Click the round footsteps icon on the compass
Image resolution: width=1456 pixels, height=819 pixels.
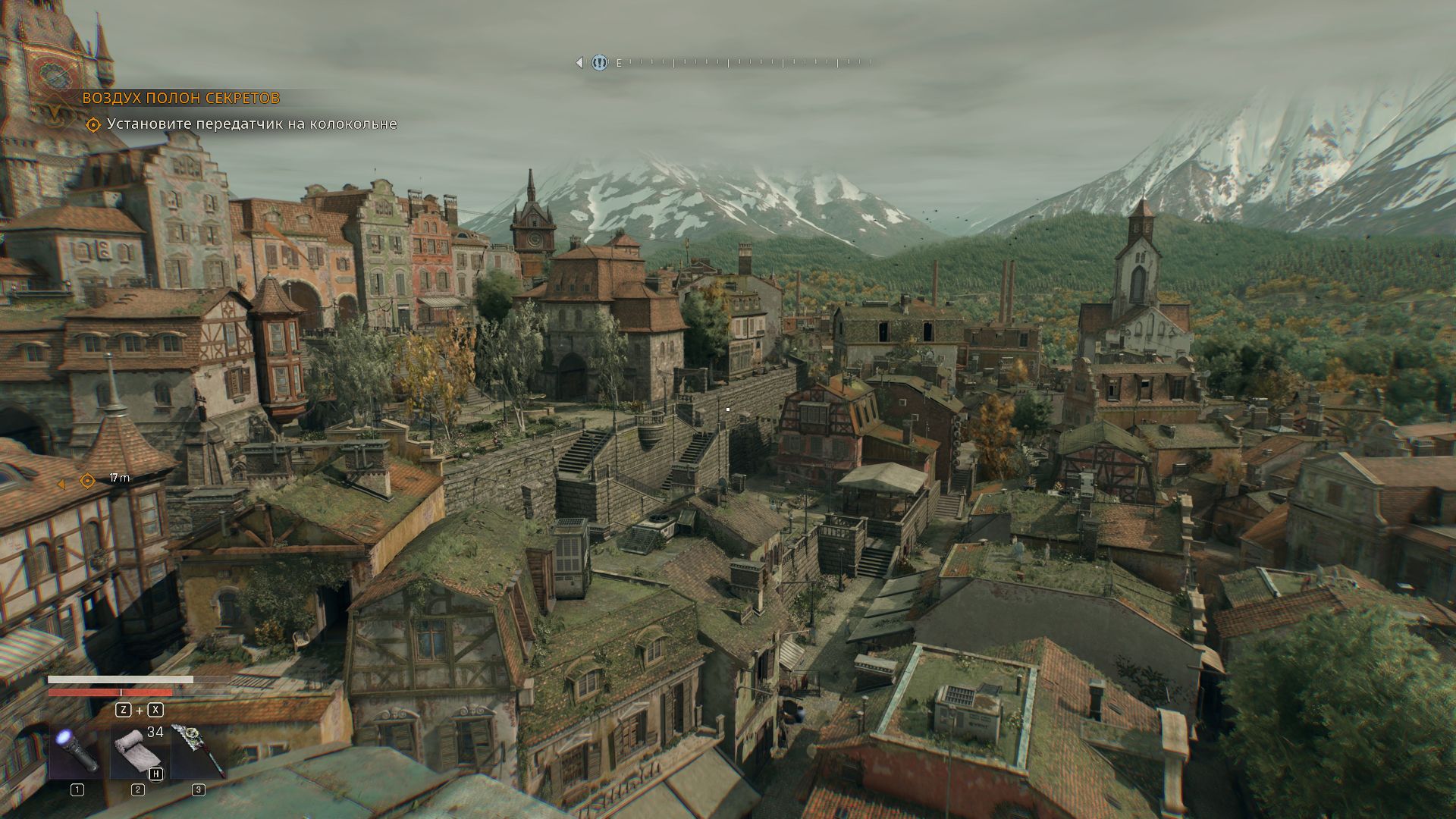click(599, 63)
